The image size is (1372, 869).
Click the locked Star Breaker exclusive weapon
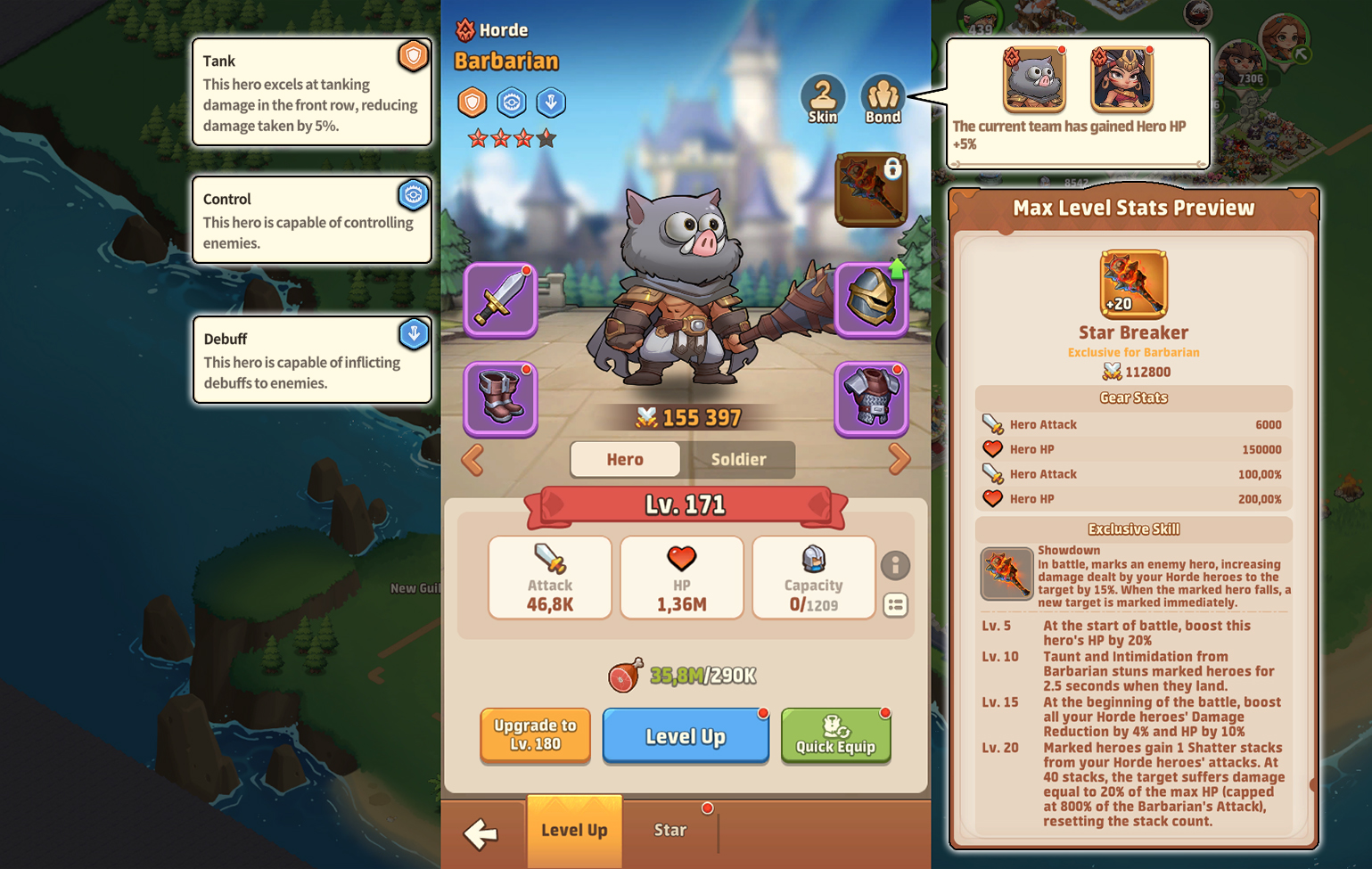[x=871, y=189]
